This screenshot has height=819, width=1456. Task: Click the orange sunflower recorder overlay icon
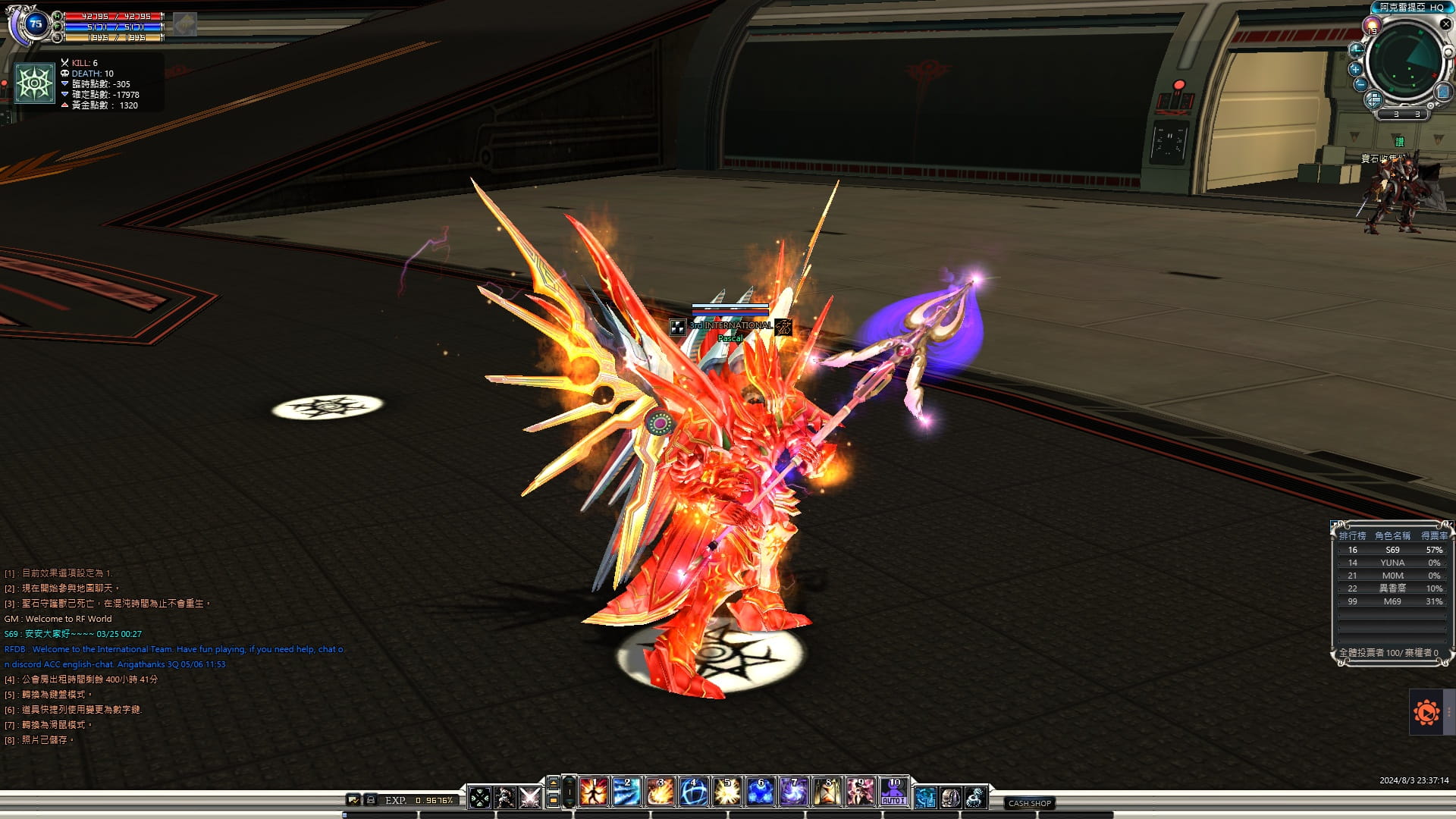[x=1426, y=712]
